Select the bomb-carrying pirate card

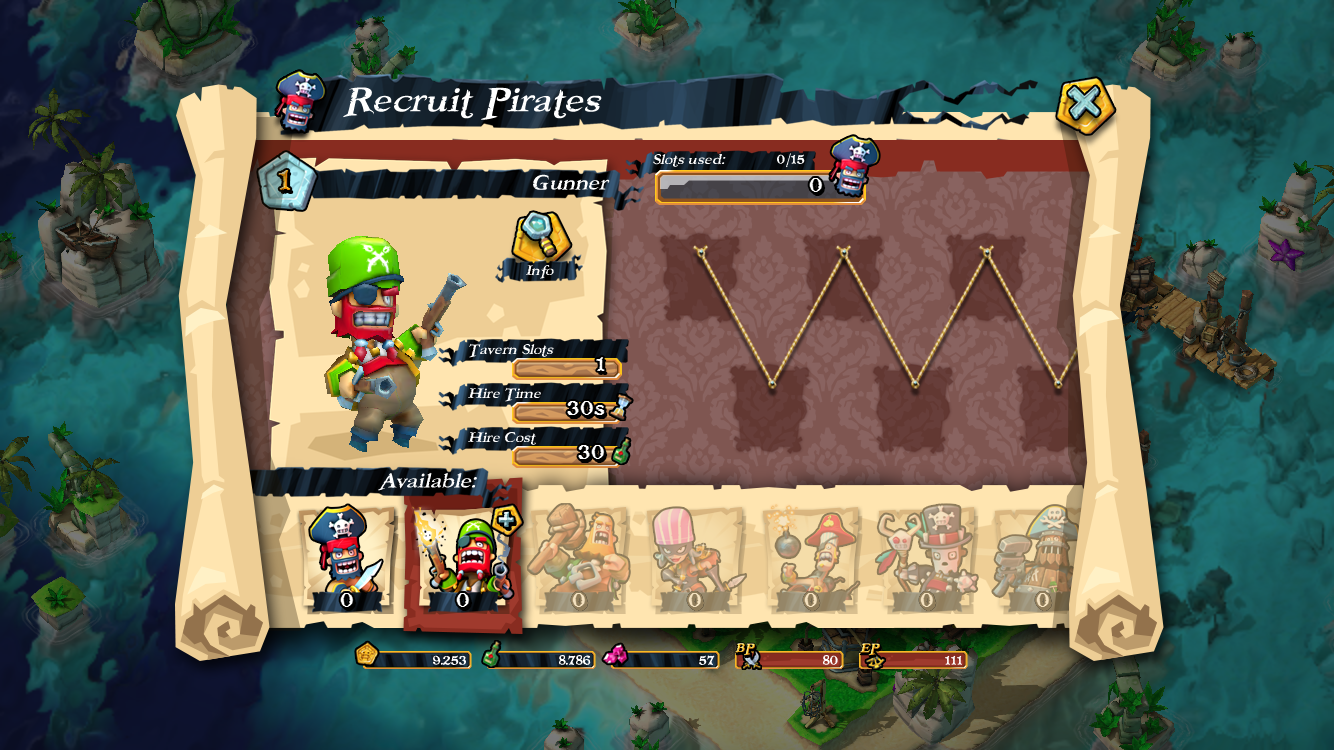click(810, 558)
